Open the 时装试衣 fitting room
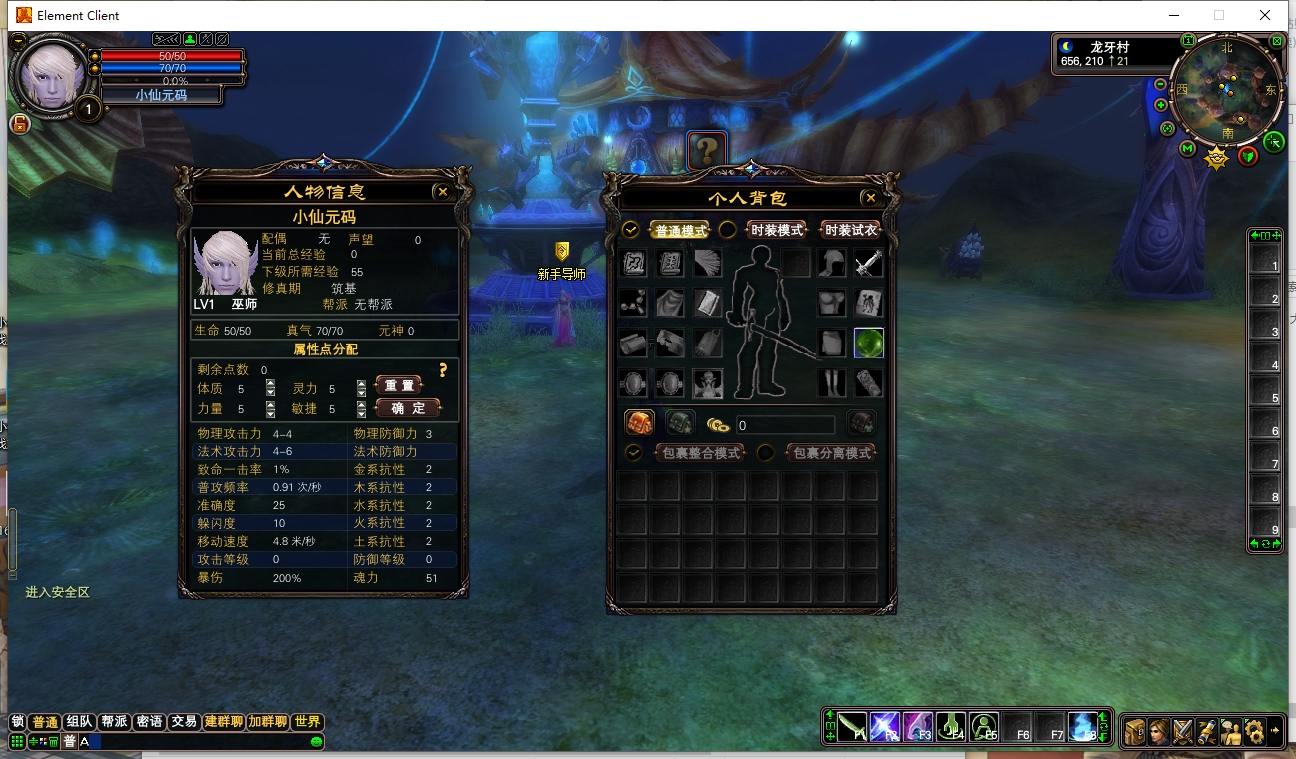This screenshot has width=1296, height=759. click(850, 230)
